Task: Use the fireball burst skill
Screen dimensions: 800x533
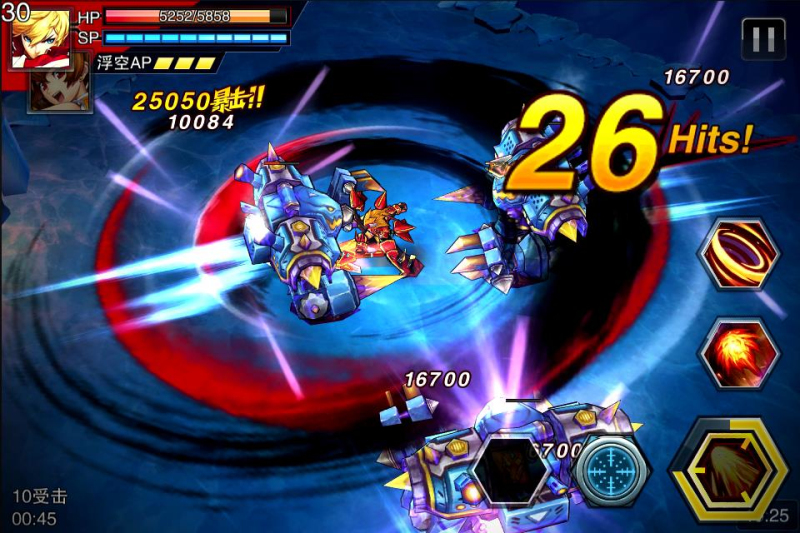Action: pos(739,353)
